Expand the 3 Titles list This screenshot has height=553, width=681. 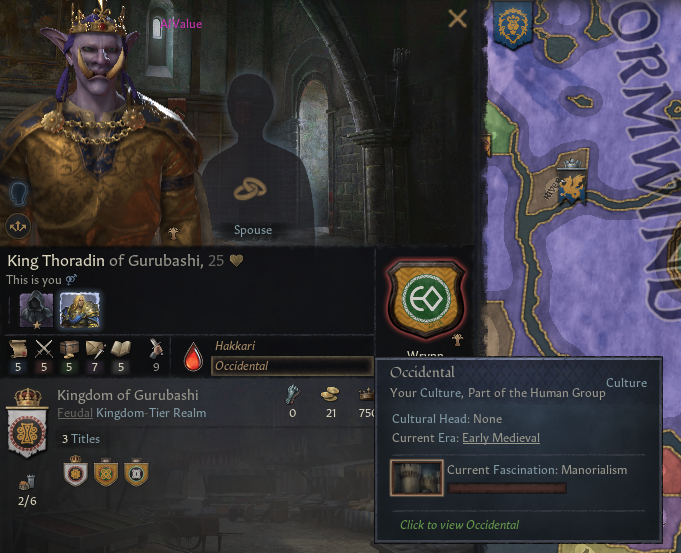click(x=80, y=439)
